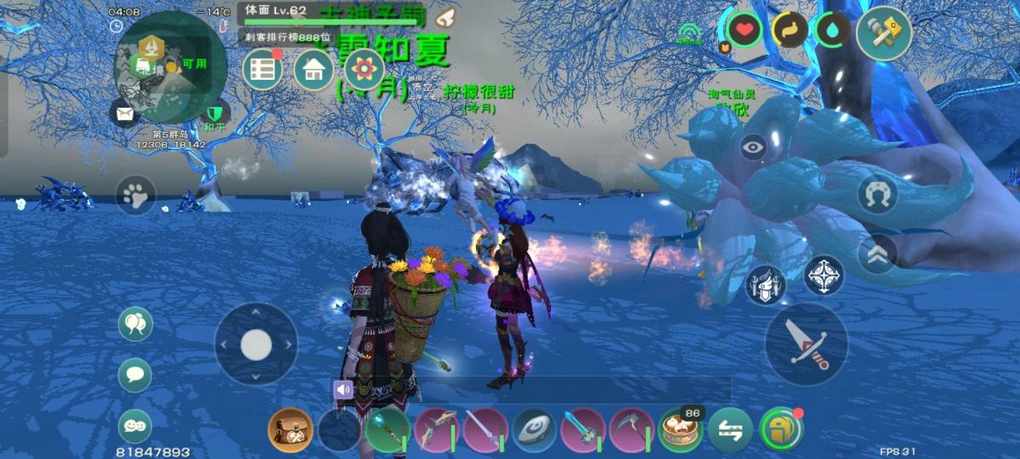The image size is (1020, 459).
Task: Open the flower icon button
Action: [x=364, y=69]
